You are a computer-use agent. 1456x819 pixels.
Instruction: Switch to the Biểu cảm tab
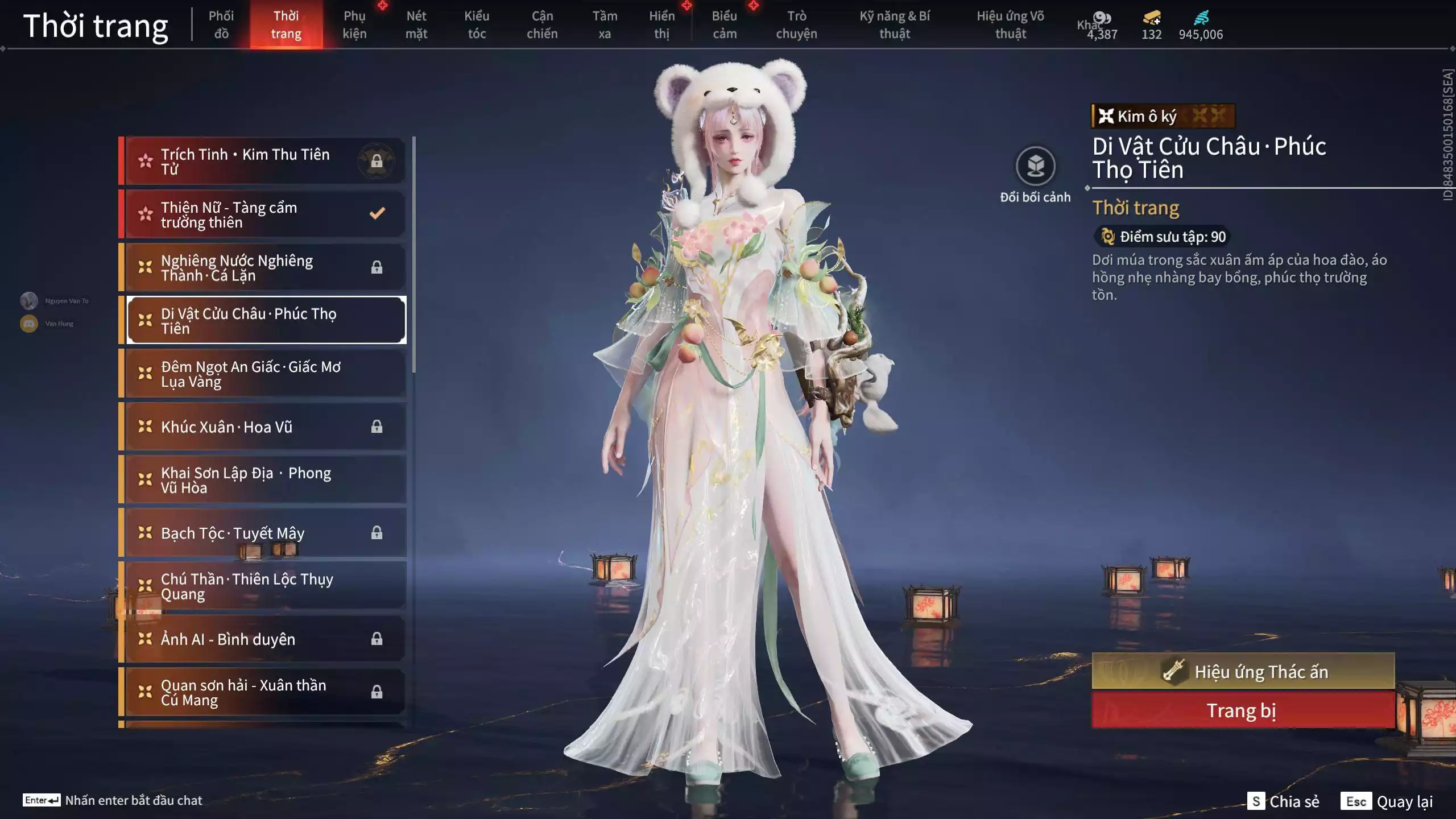(x=725, y=25)
